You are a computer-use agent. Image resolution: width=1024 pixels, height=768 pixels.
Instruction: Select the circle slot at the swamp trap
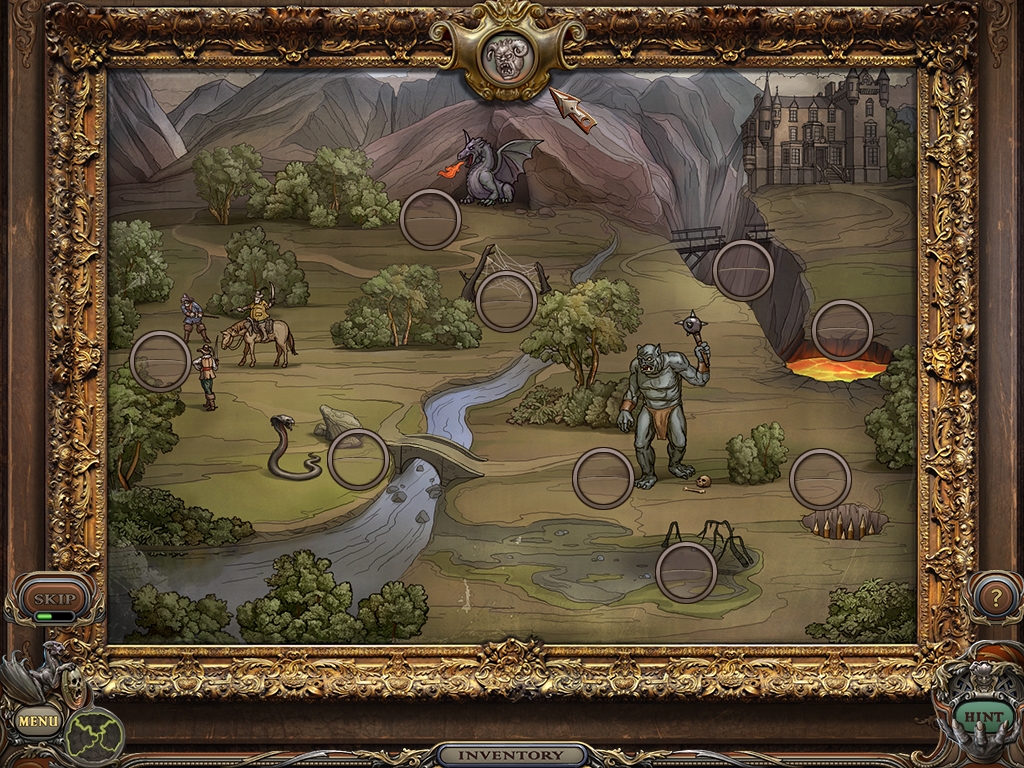click(686, 572)
